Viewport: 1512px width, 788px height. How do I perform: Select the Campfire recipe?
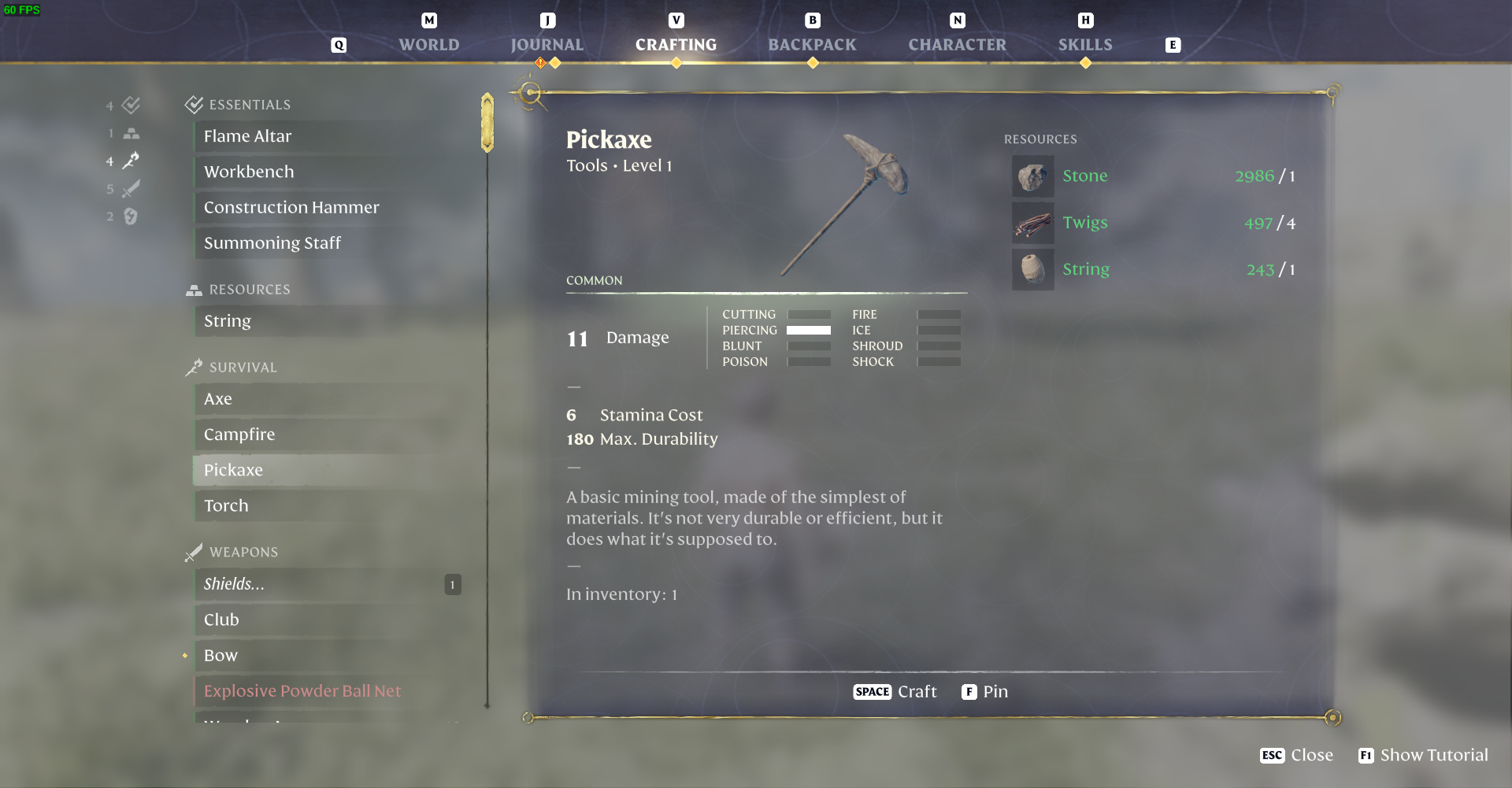239,435
